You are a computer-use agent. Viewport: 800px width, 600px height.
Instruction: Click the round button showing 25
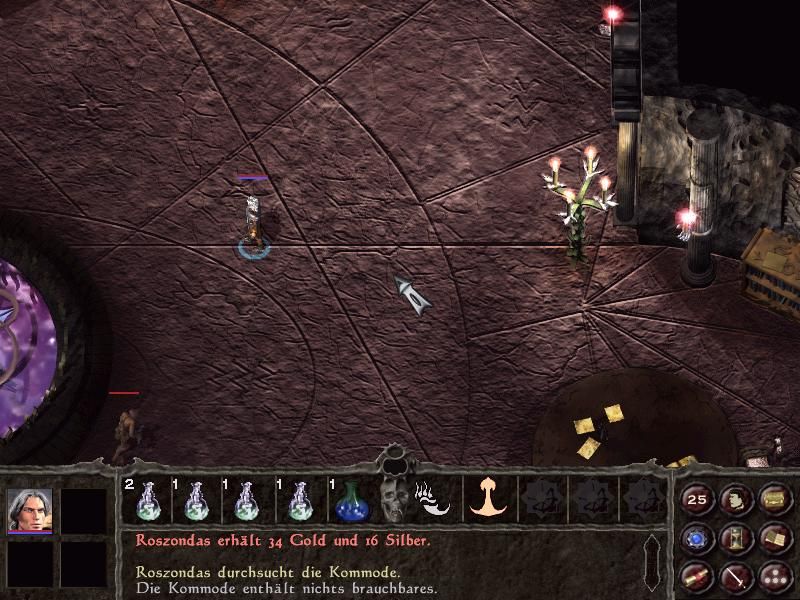[x=696, y=499]
